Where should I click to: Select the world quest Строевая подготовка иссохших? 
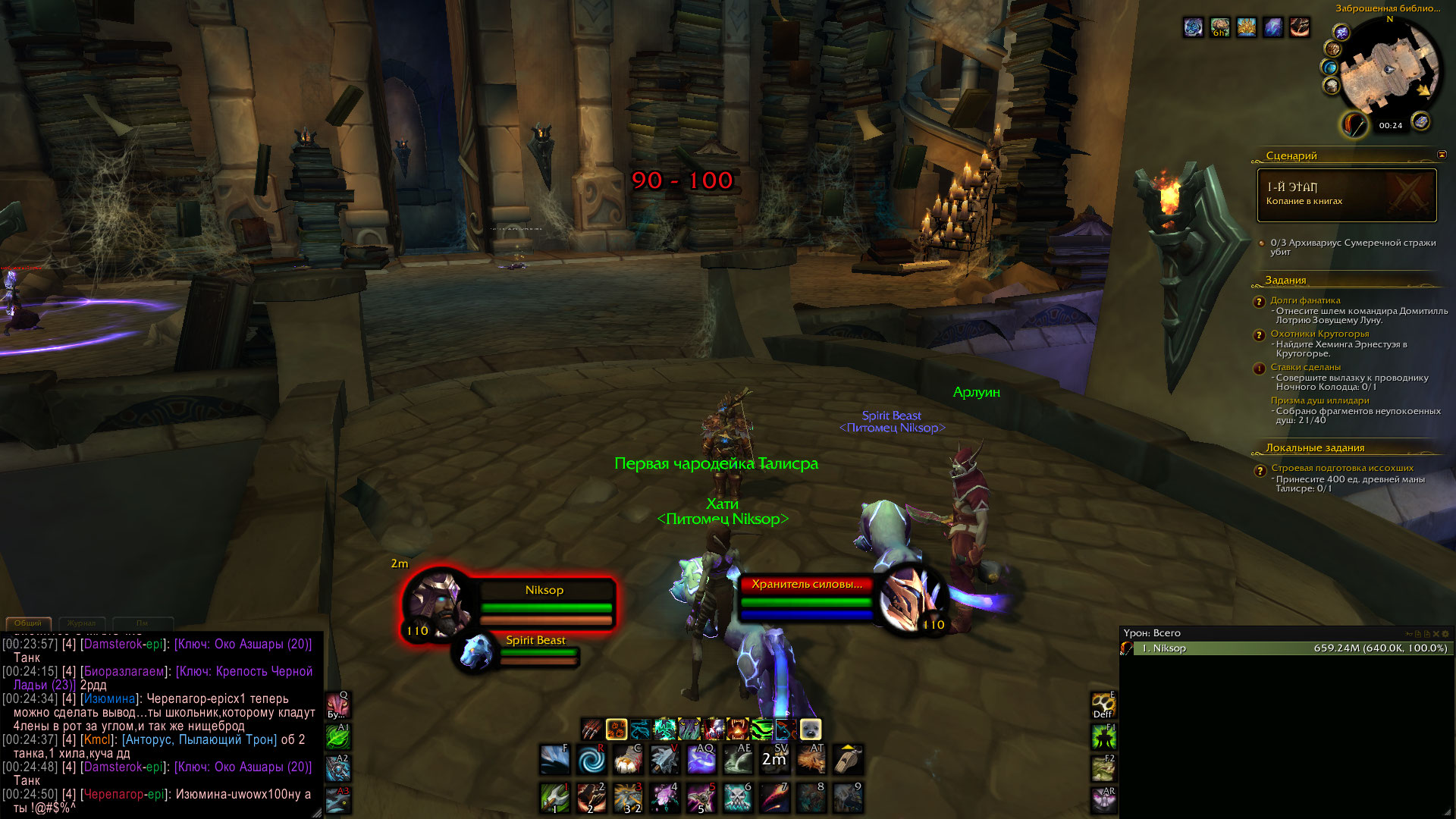(1341, 468)
